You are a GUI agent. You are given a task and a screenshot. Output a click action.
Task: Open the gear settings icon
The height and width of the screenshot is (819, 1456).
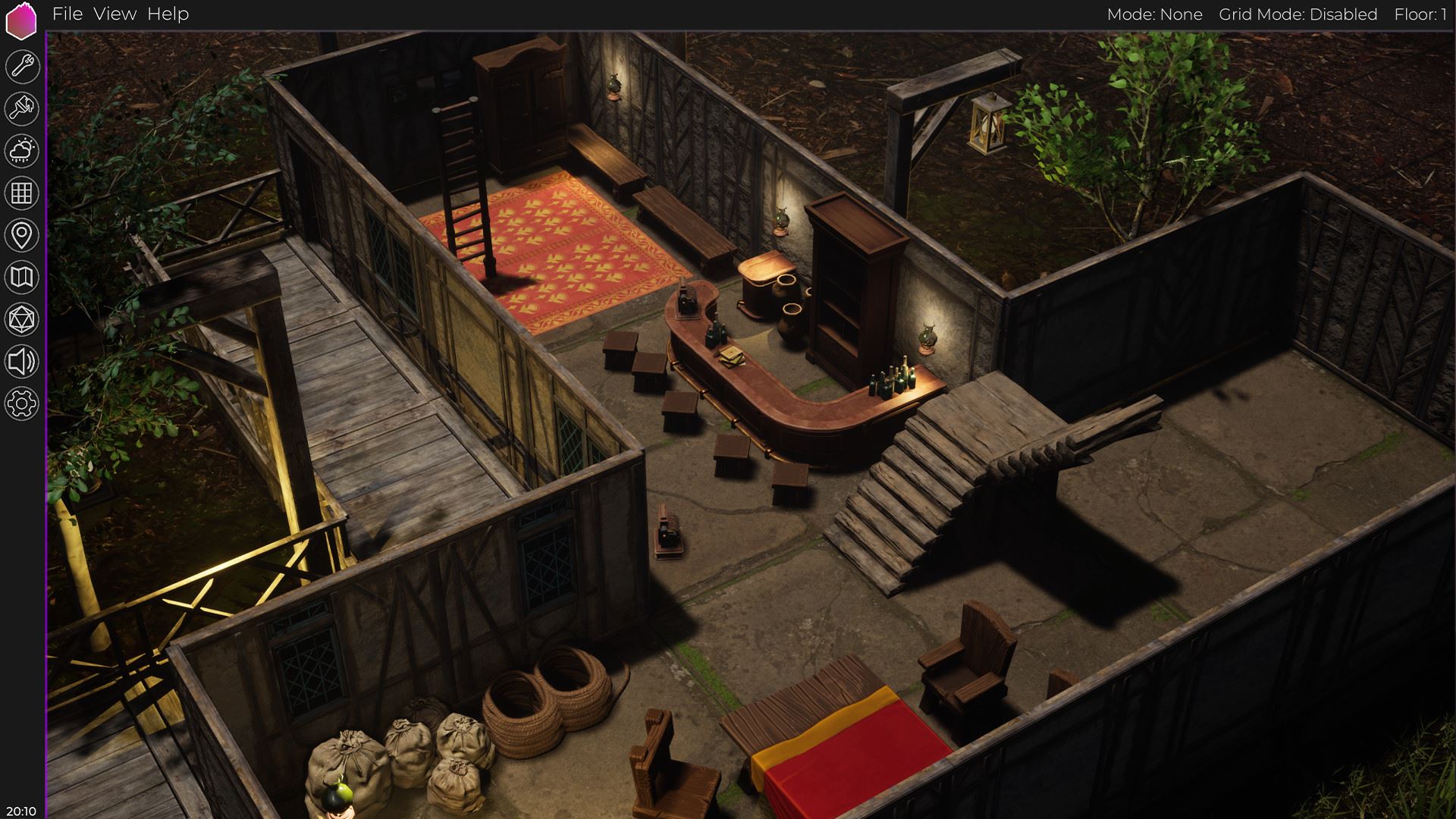click(22, 403)
